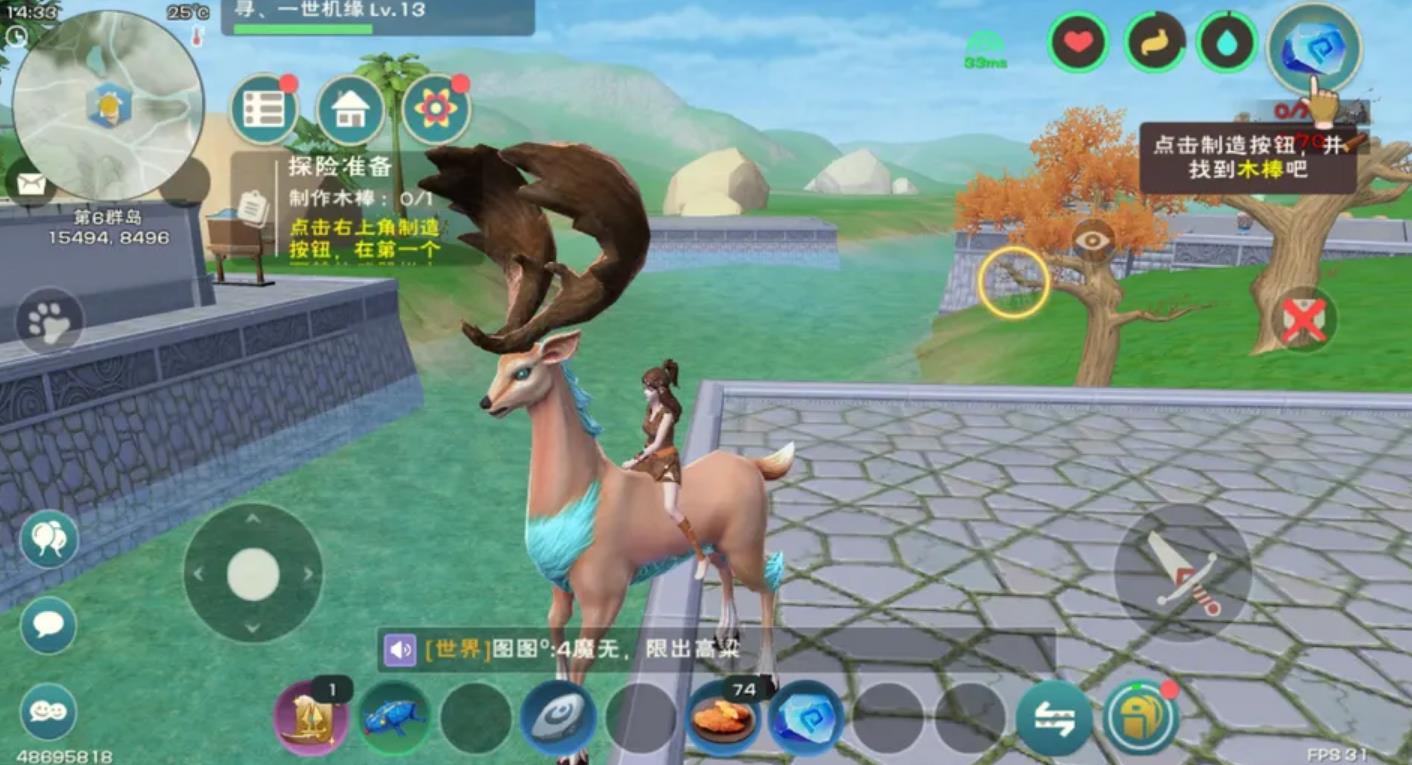The width and height of the screenshot is (1412, 765).
Task: Attack with the dagger button
Action: click(1183, 573)
